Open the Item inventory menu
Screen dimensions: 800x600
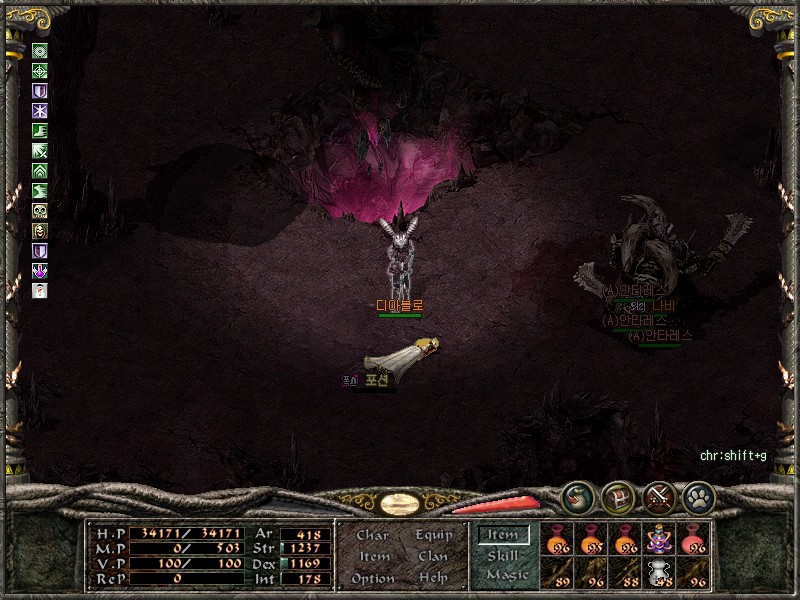pos(374,557)
